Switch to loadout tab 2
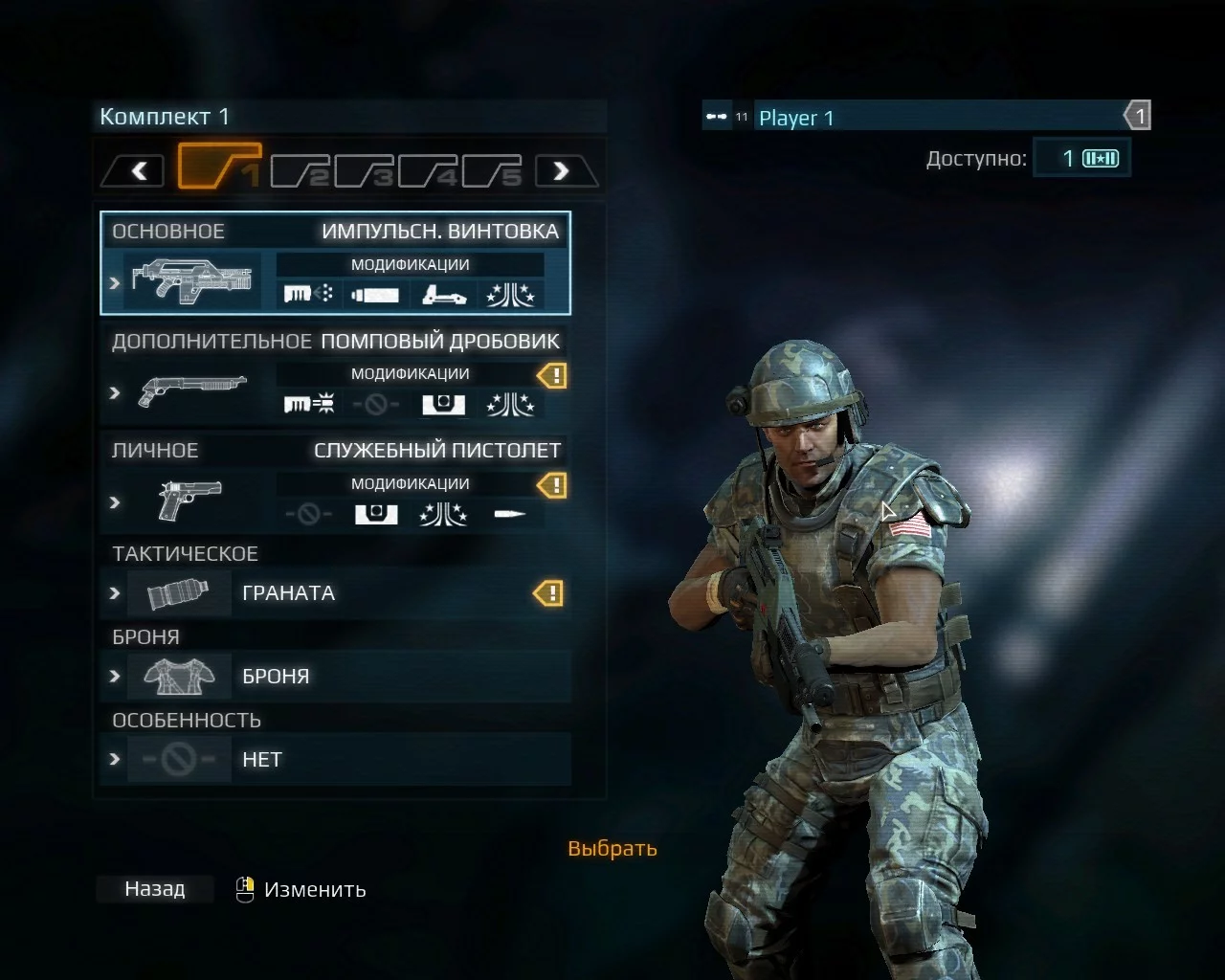This screenshot has width=1225, height=980. [x=301, y=171]
